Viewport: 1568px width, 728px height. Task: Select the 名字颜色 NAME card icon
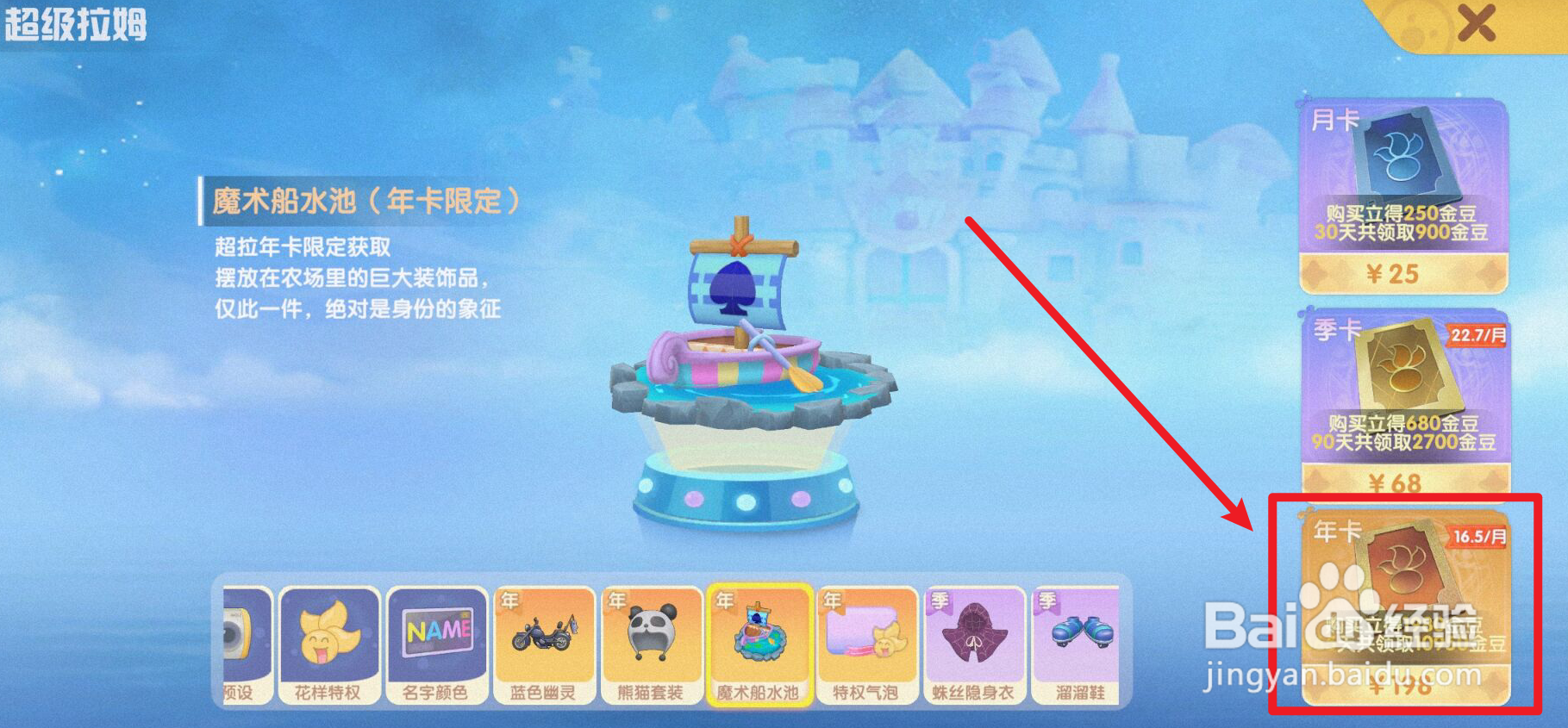(x=436, y=636)
